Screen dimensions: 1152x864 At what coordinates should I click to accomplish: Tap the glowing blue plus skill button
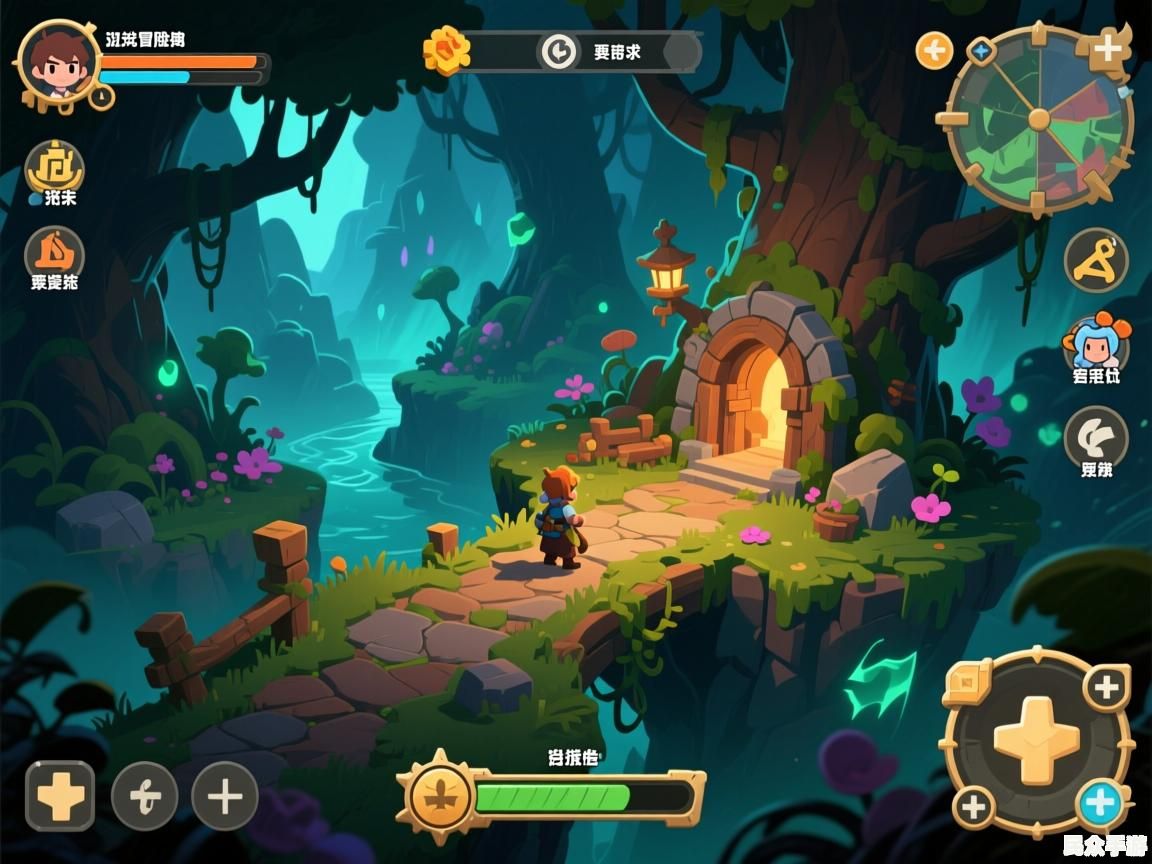[1100, 803]
